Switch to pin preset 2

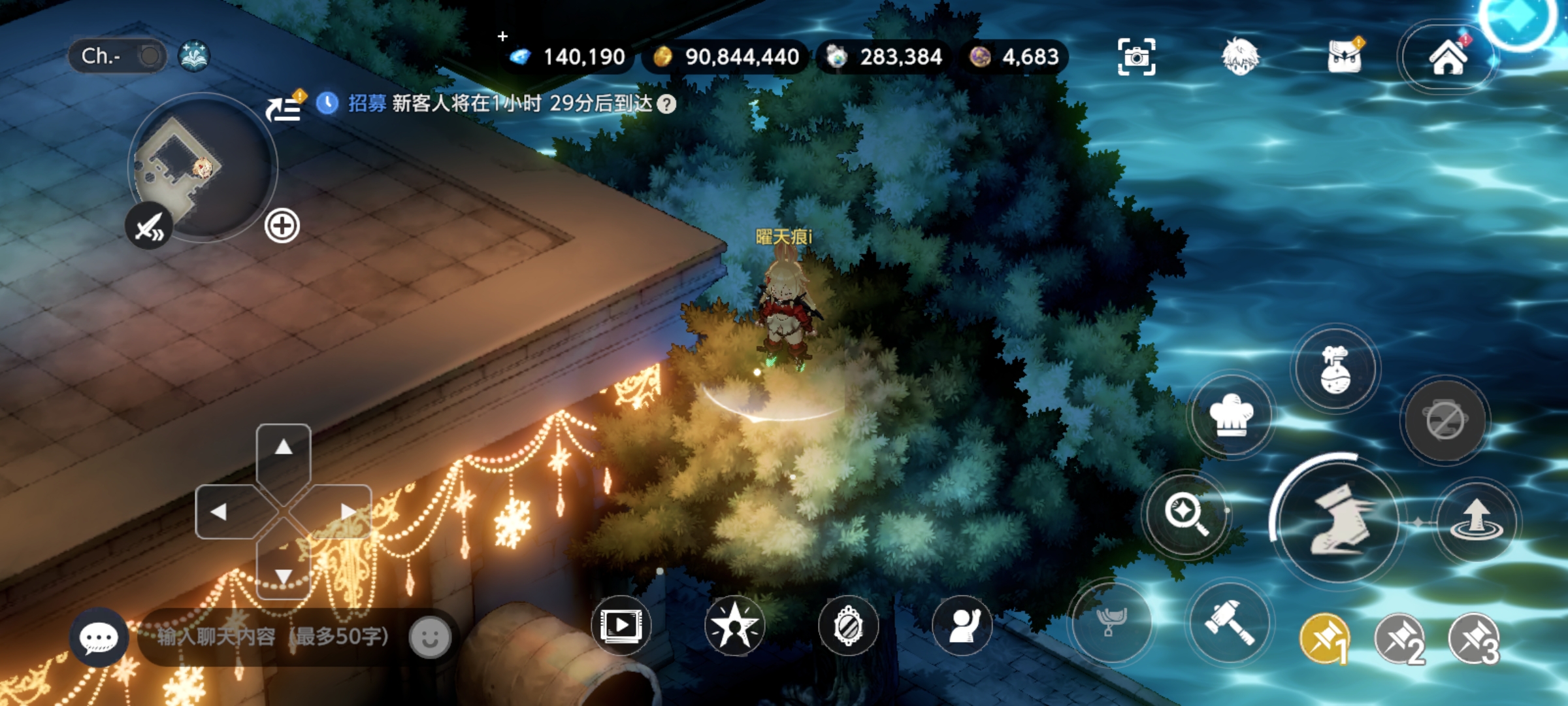(x=1399, y=639)
